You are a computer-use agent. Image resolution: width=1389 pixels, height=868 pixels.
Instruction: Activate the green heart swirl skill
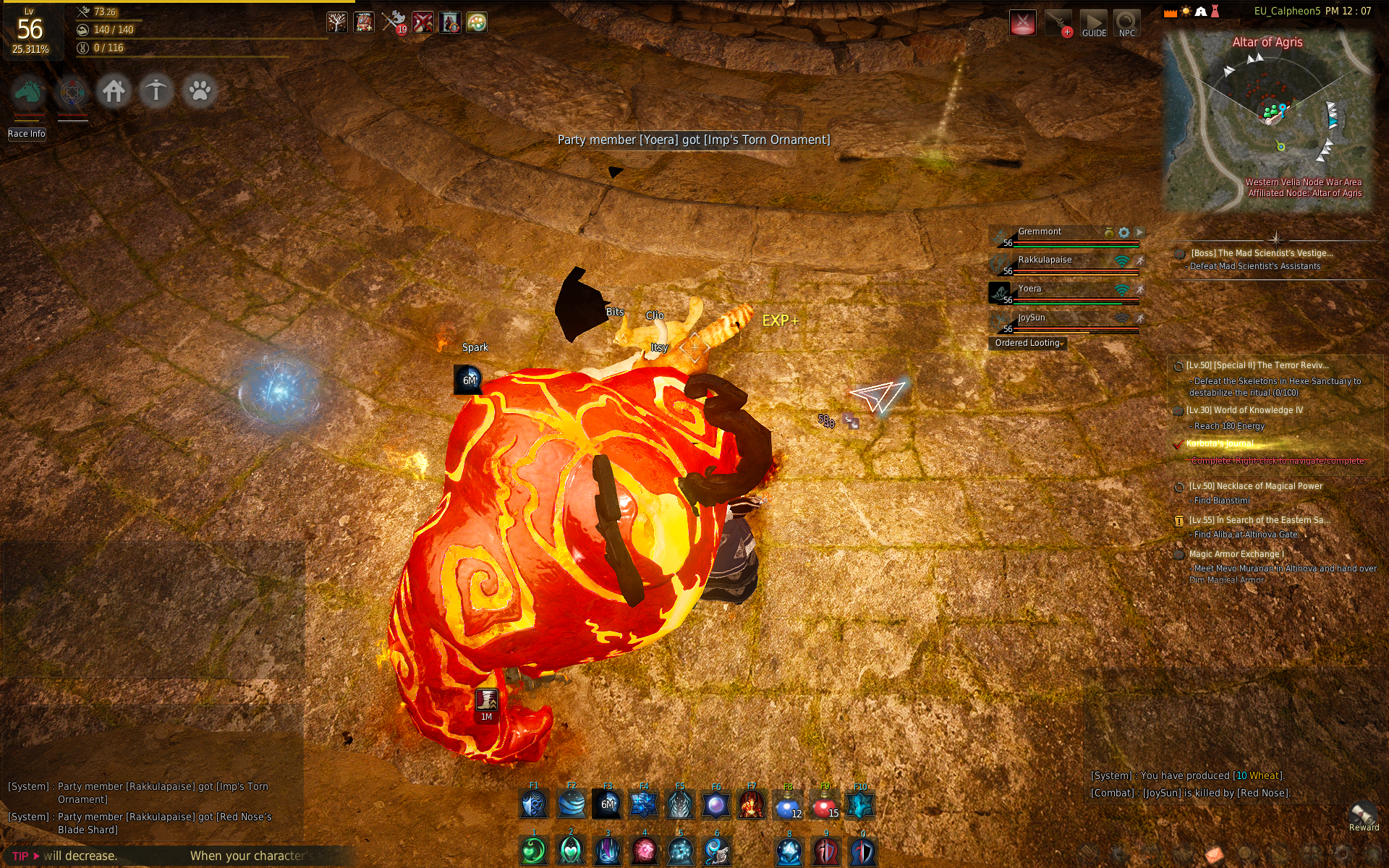(x=534, y=851)
